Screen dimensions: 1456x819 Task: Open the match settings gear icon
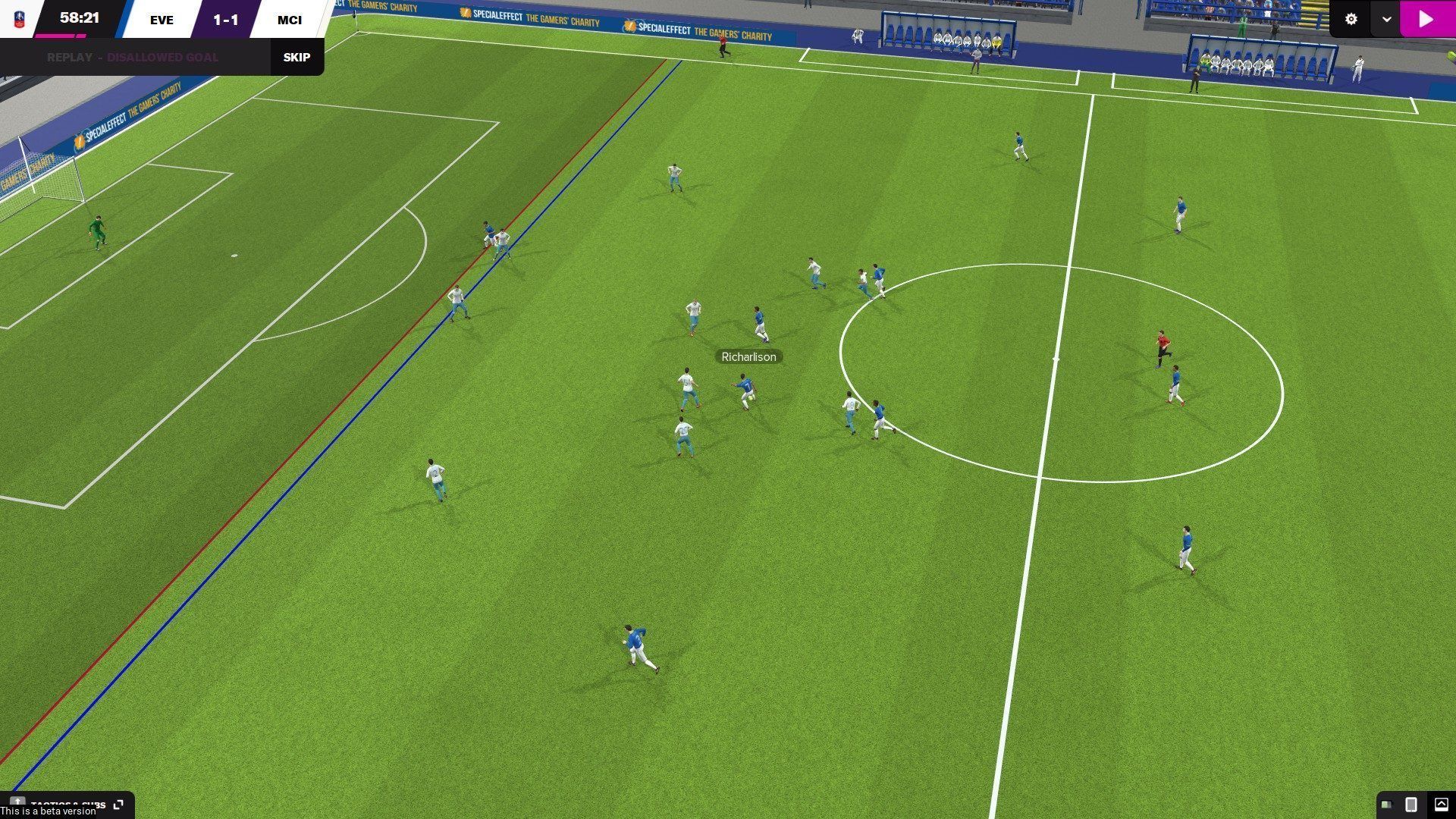pyautogui.click(x=1352, y=19)
